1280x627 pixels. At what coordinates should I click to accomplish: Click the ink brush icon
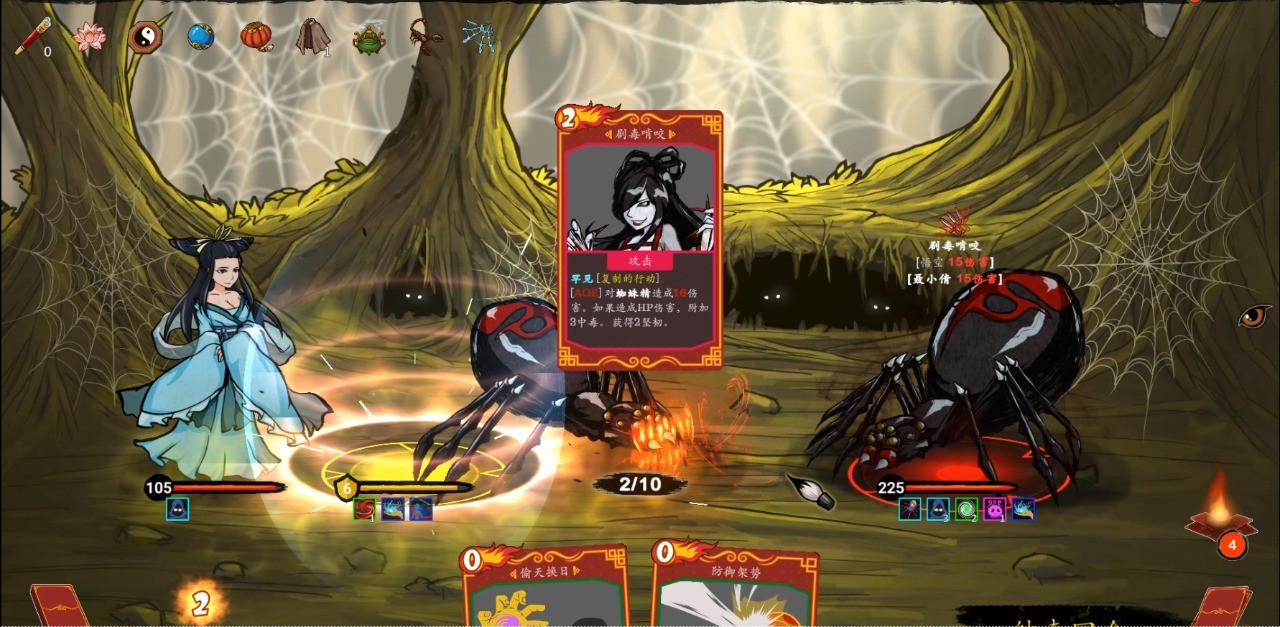(811, 491)
